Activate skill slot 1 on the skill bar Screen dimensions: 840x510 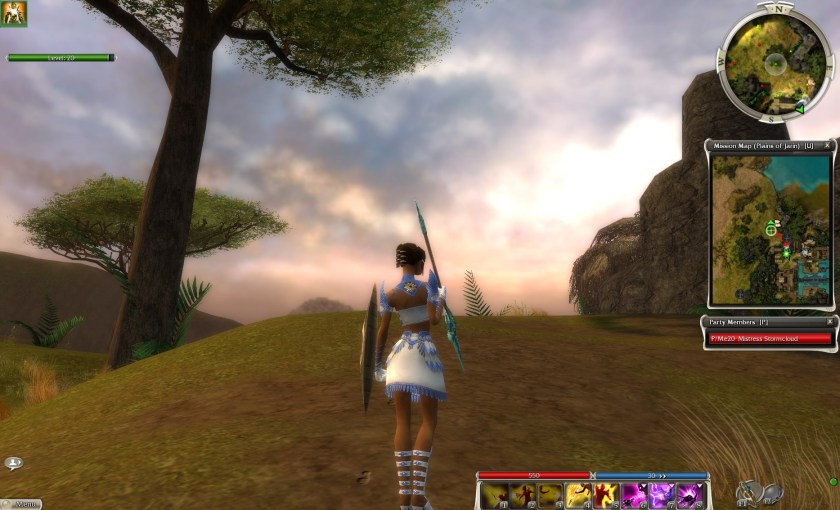tap(494, 495)
